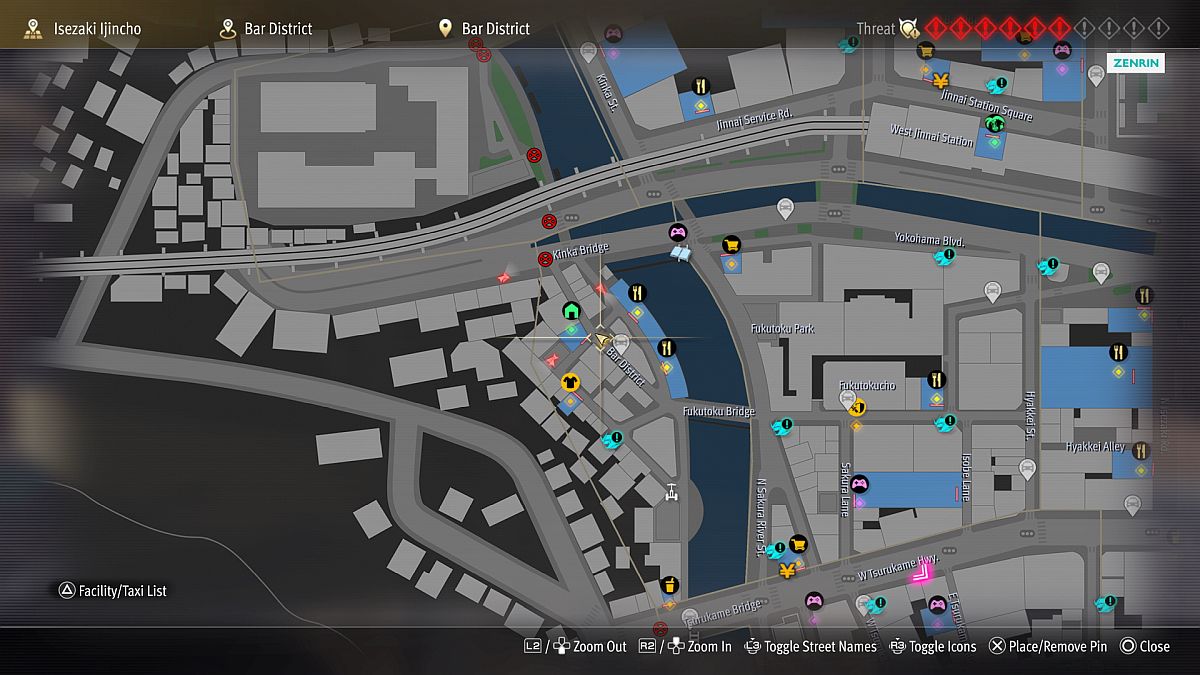Choose the pink double-arrow destination marker

coord(920,572)
